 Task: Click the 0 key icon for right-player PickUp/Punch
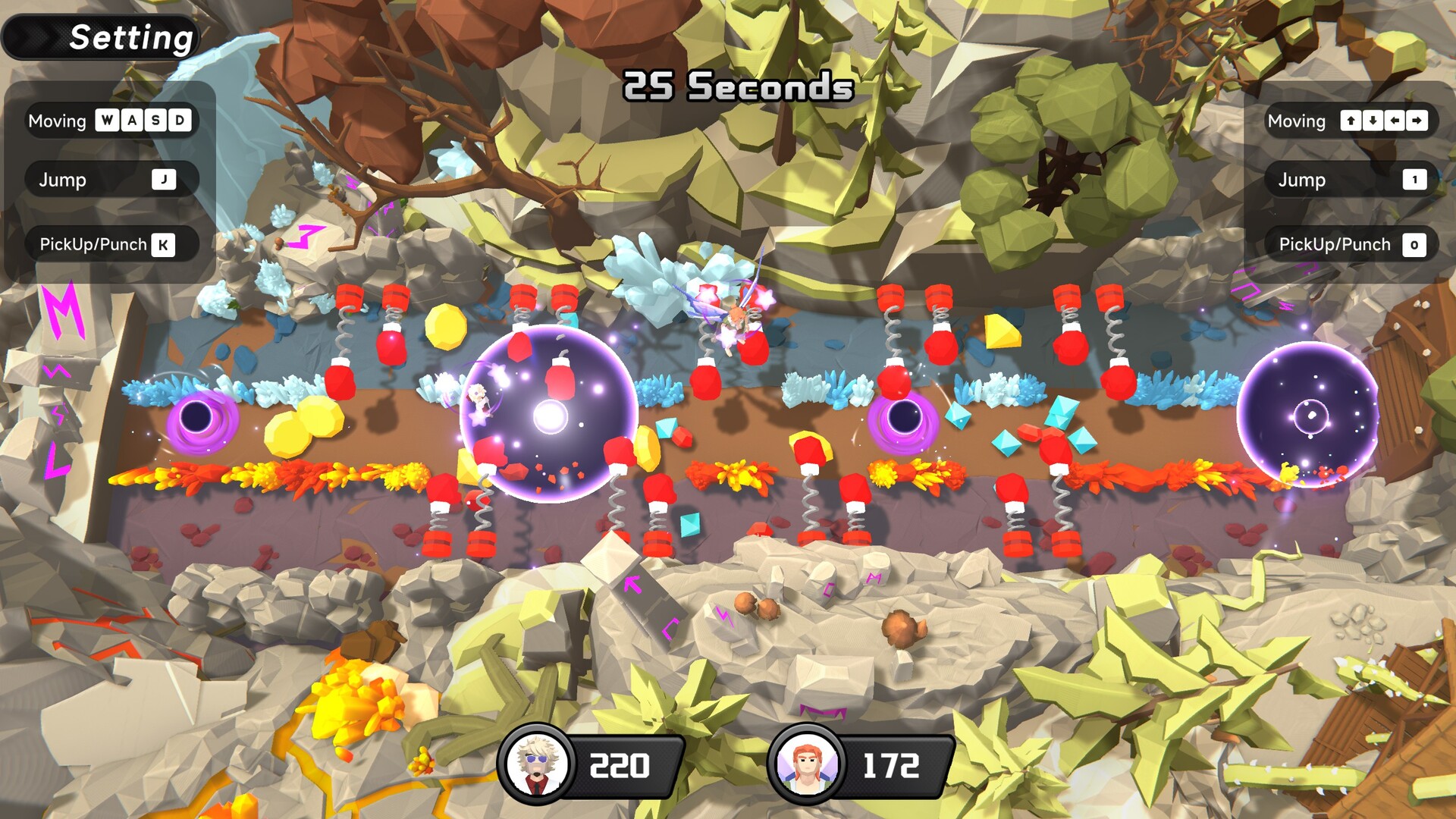tap(1415, 244)
